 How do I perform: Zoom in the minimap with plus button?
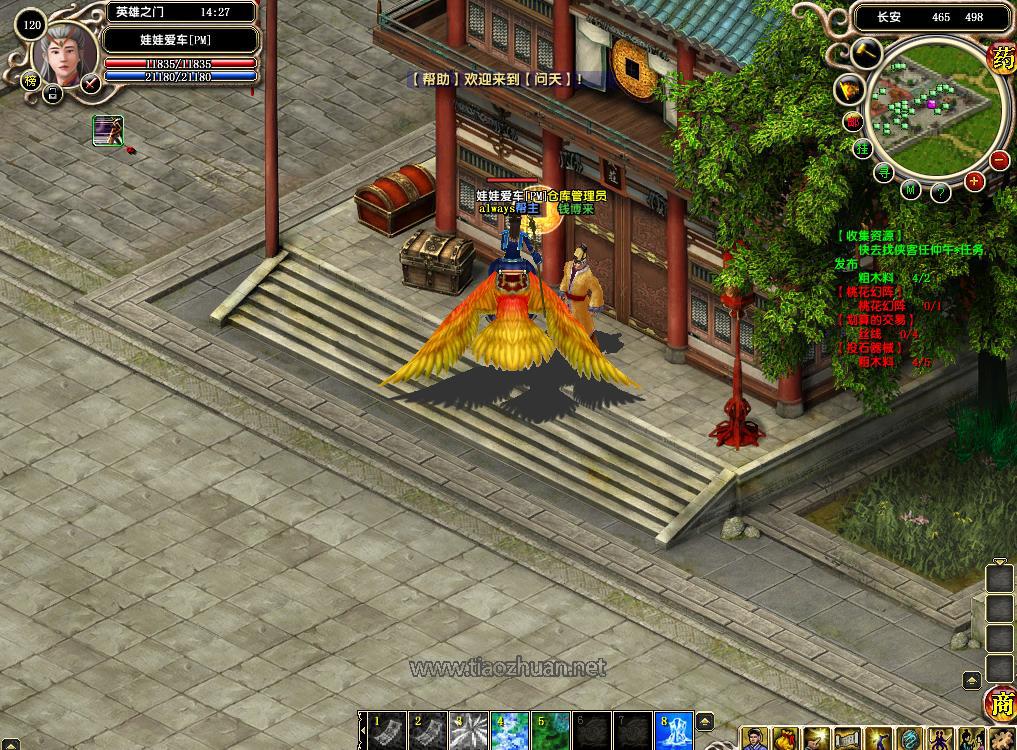[975, 181]
